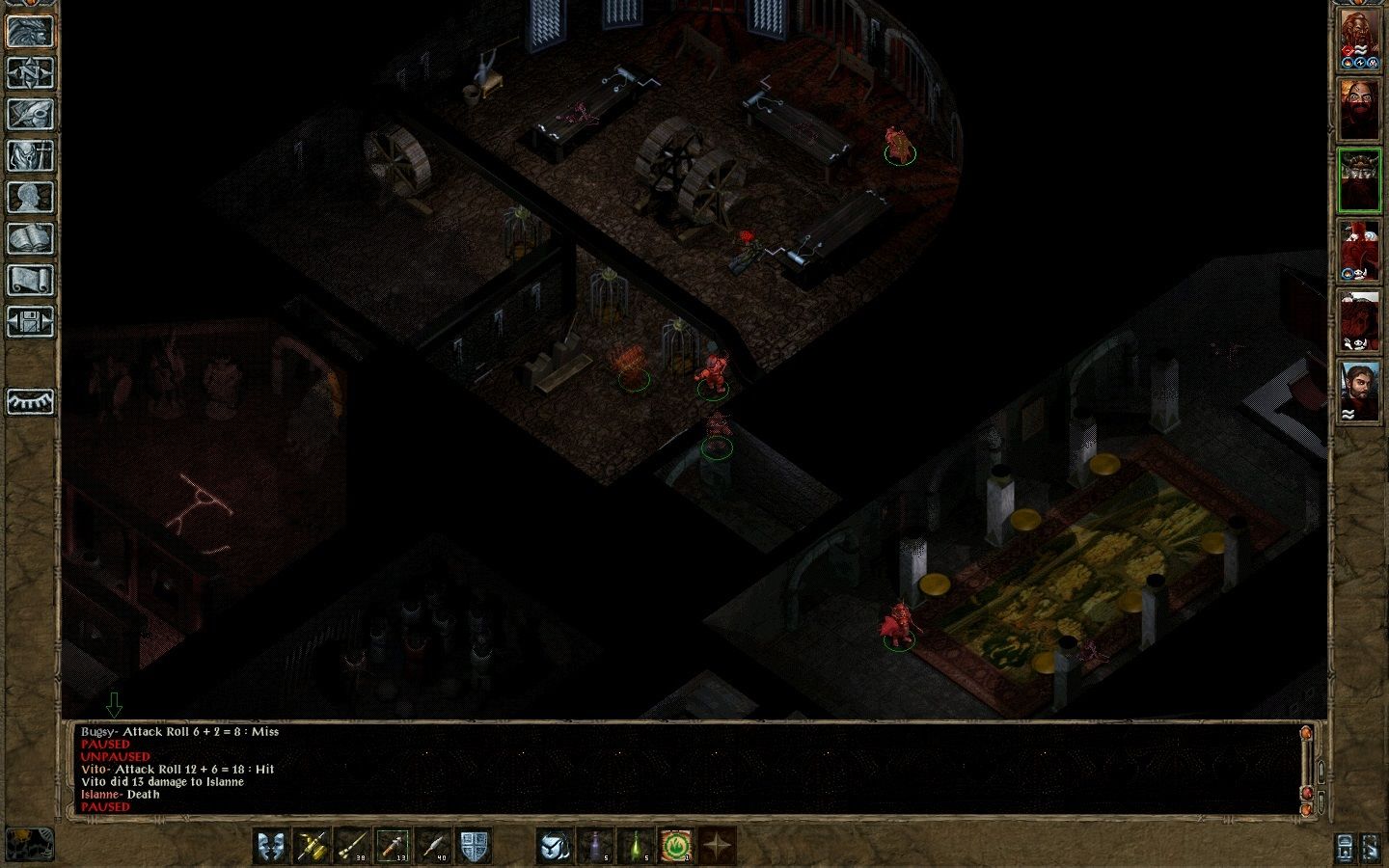Open the inventory screen button
This screenshot has height=868, width=1389.
pos(30,155)
